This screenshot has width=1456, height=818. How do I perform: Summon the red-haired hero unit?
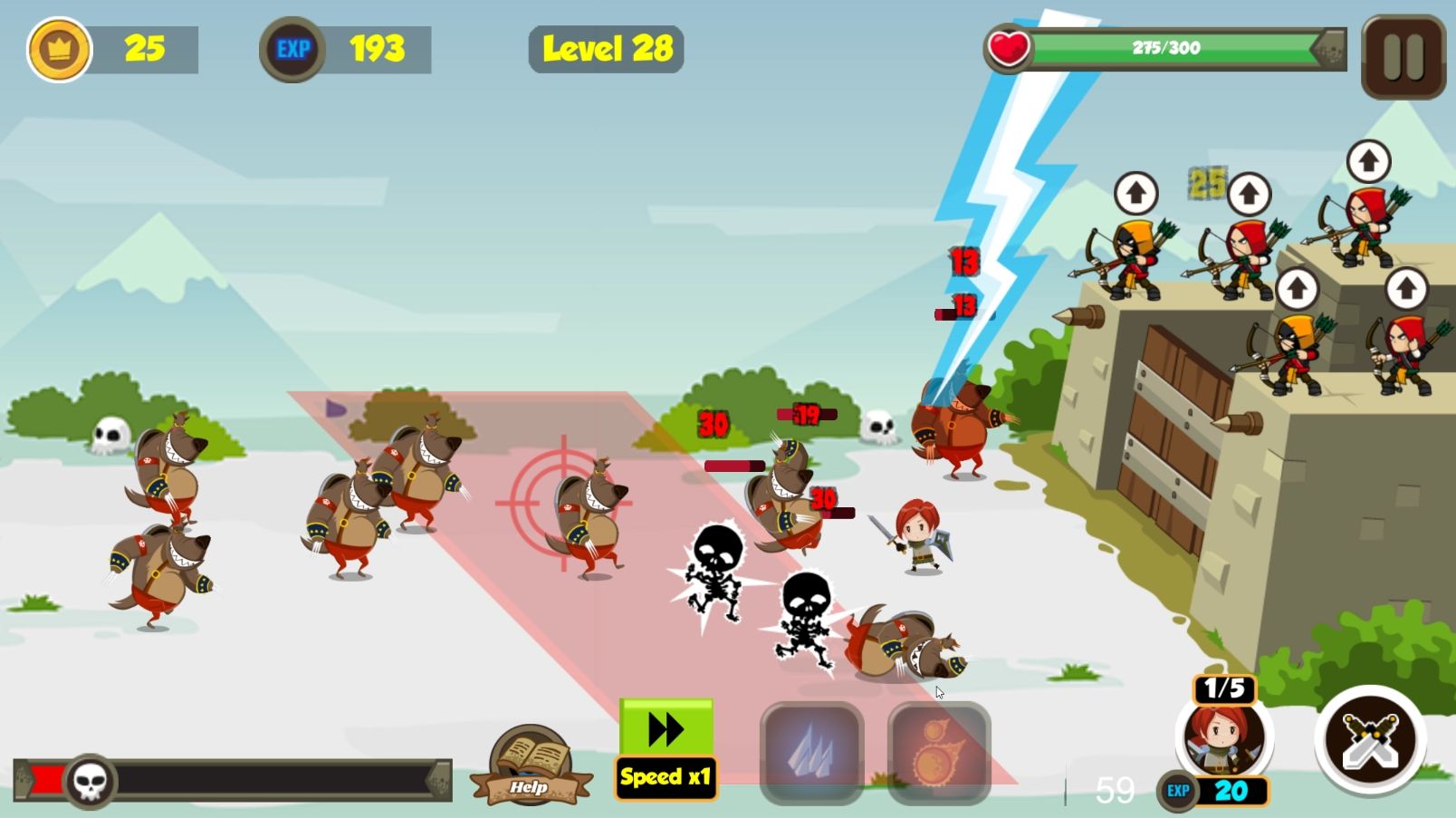pyautogui.click(x=1224, y=736)
